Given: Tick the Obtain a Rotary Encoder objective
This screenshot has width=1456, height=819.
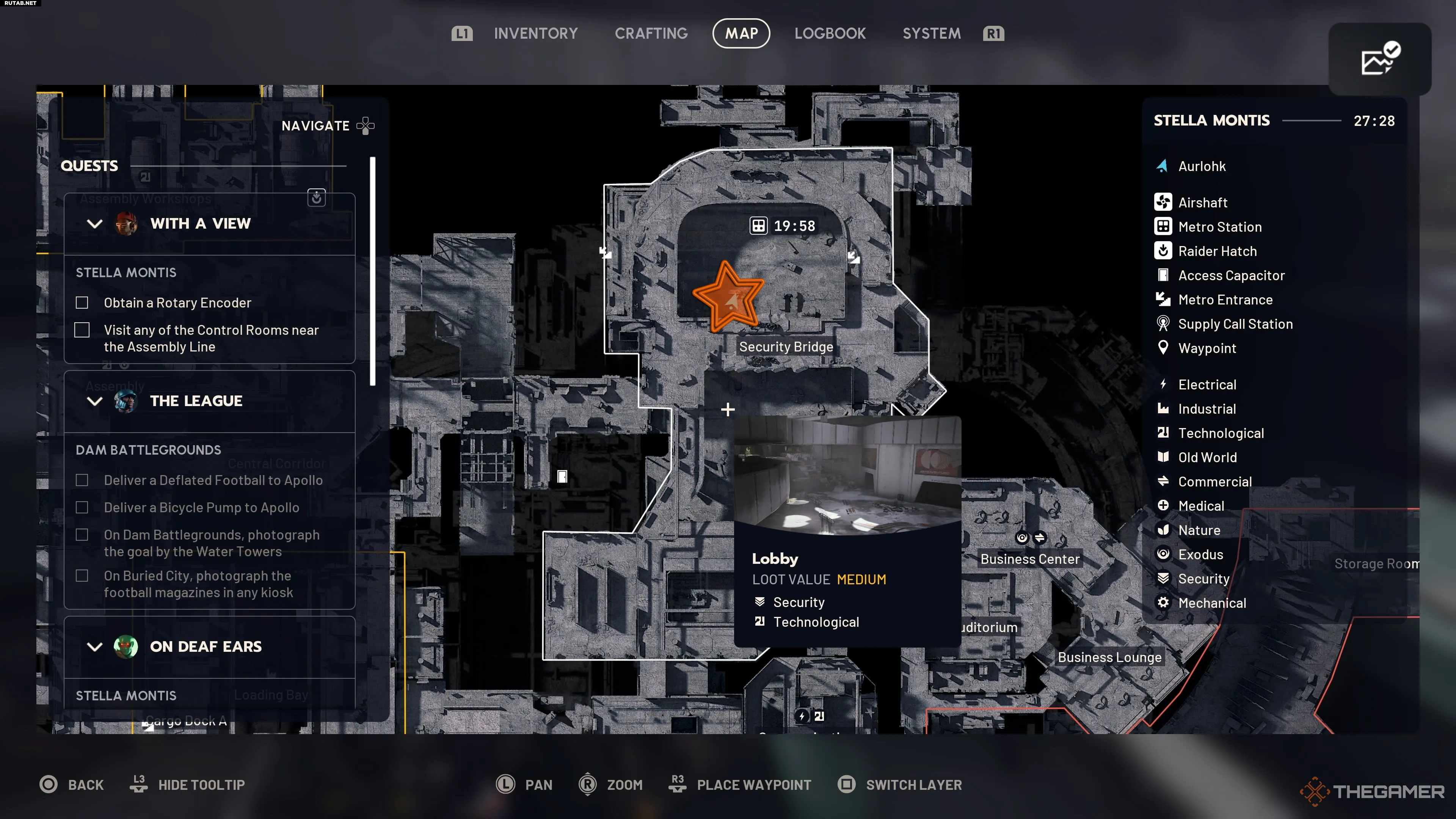Looking at the screenshot, I should tap(82, 303).
